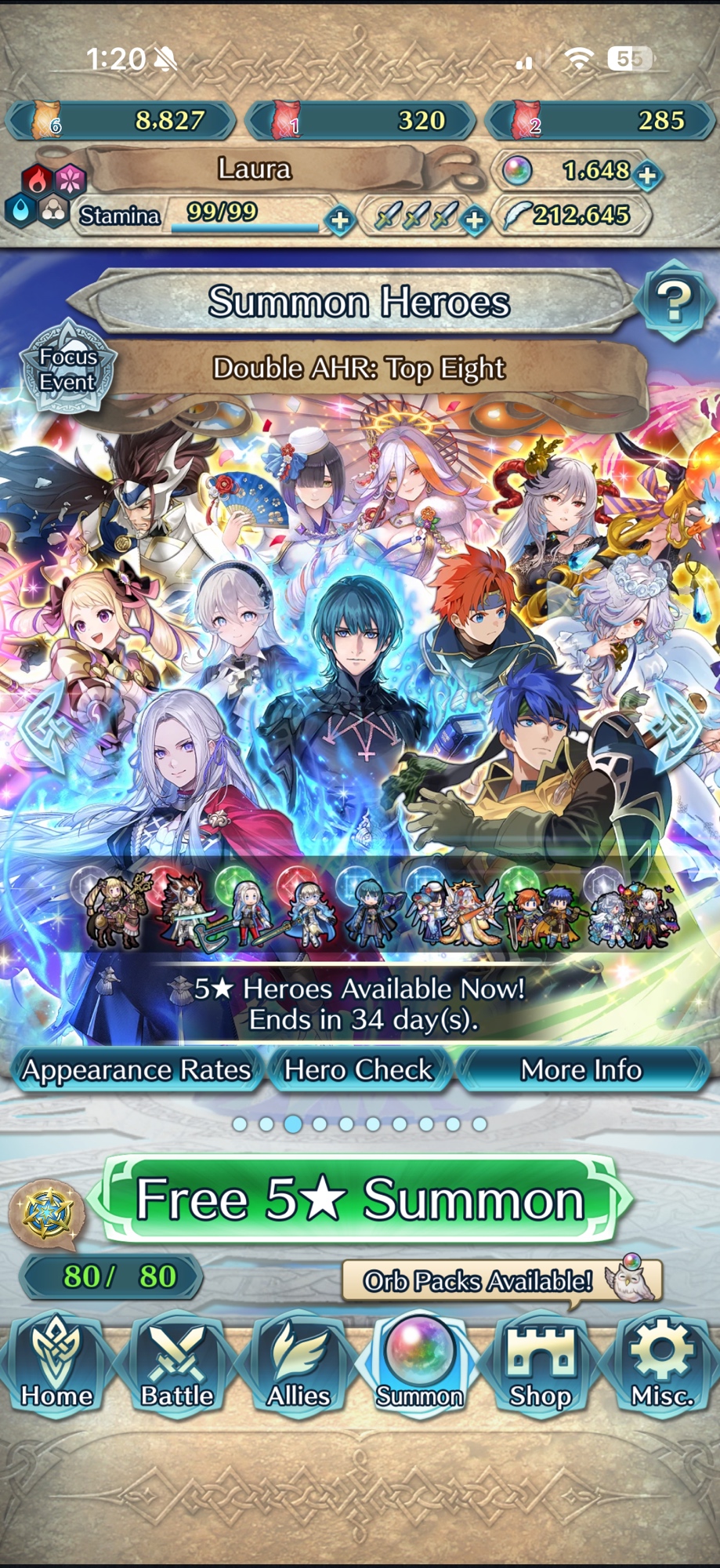Go to the Home tab

[56, 1366]
